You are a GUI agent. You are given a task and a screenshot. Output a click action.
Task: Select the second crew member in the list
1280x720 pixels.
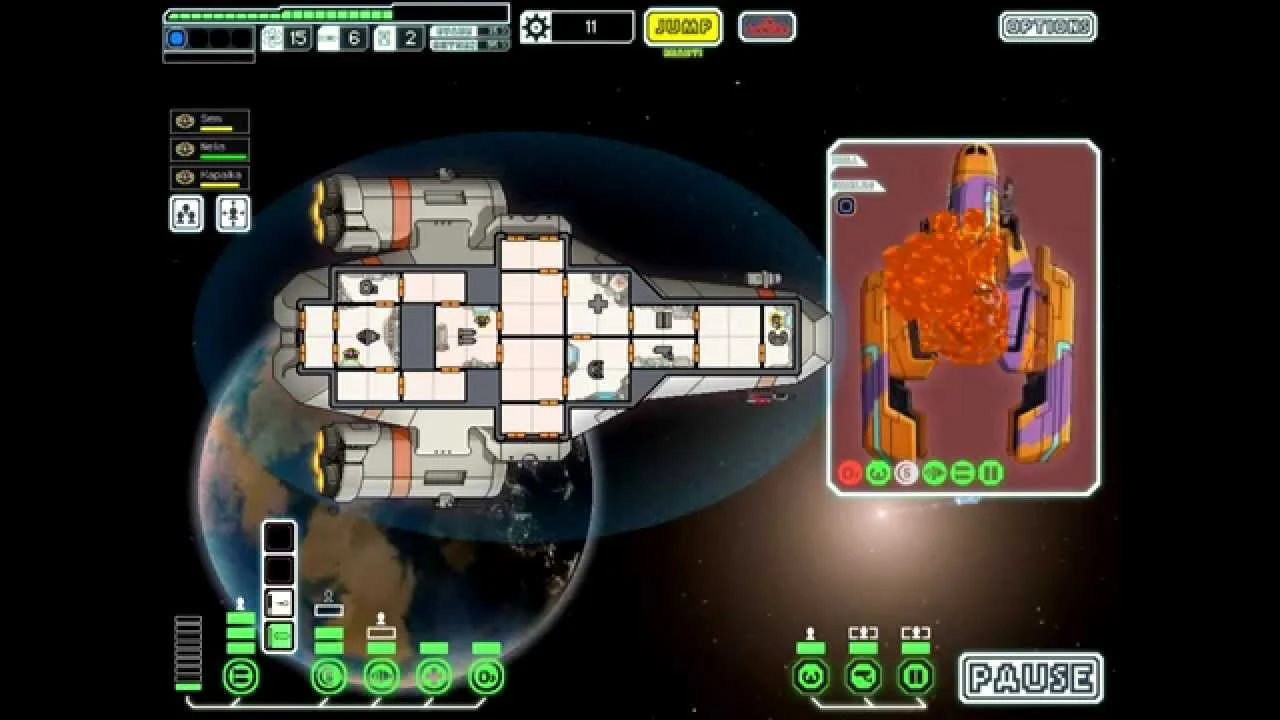(210, 150)
